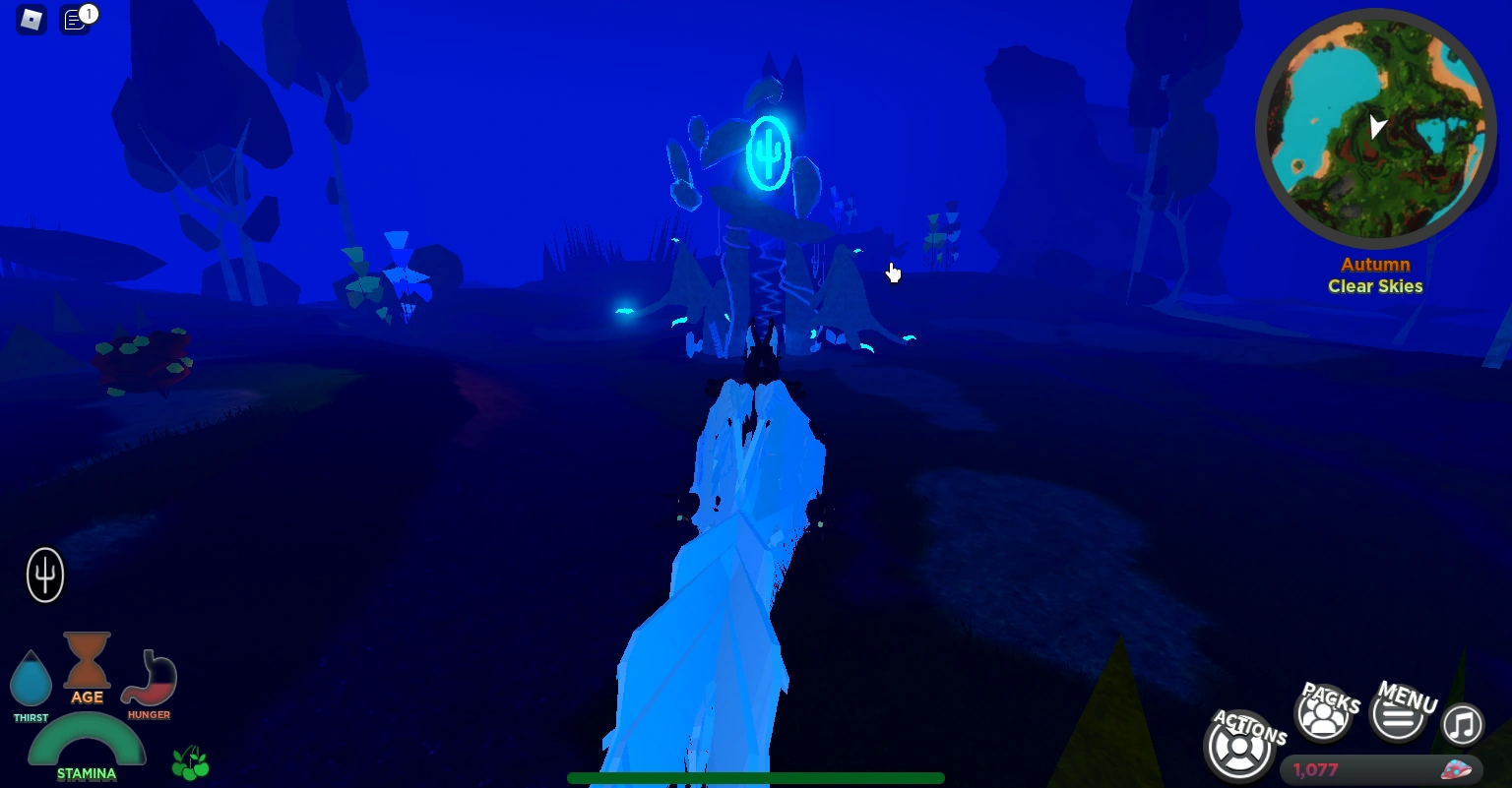Open the Roblox home menu icon

(x=30, y=20)
